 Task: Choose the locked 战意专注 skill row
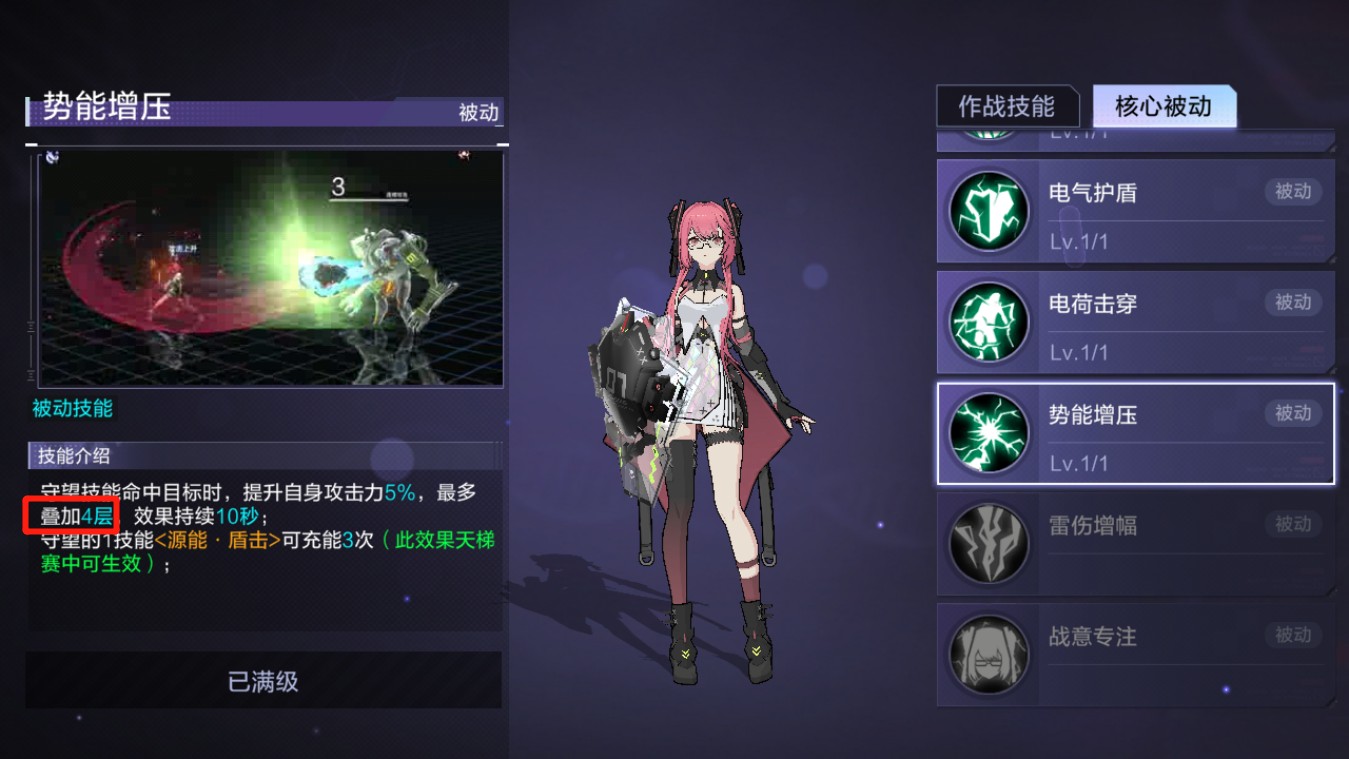(1135, 655)
